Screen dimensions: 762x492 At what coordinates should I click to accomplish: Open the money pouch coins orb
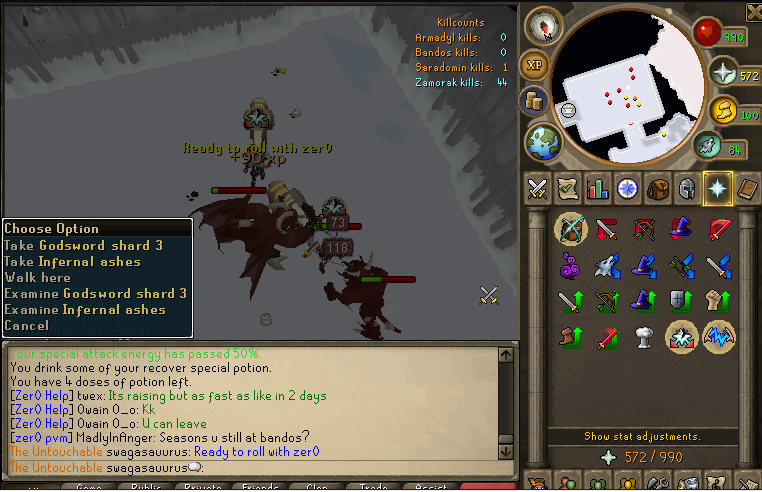click(533, 101)
